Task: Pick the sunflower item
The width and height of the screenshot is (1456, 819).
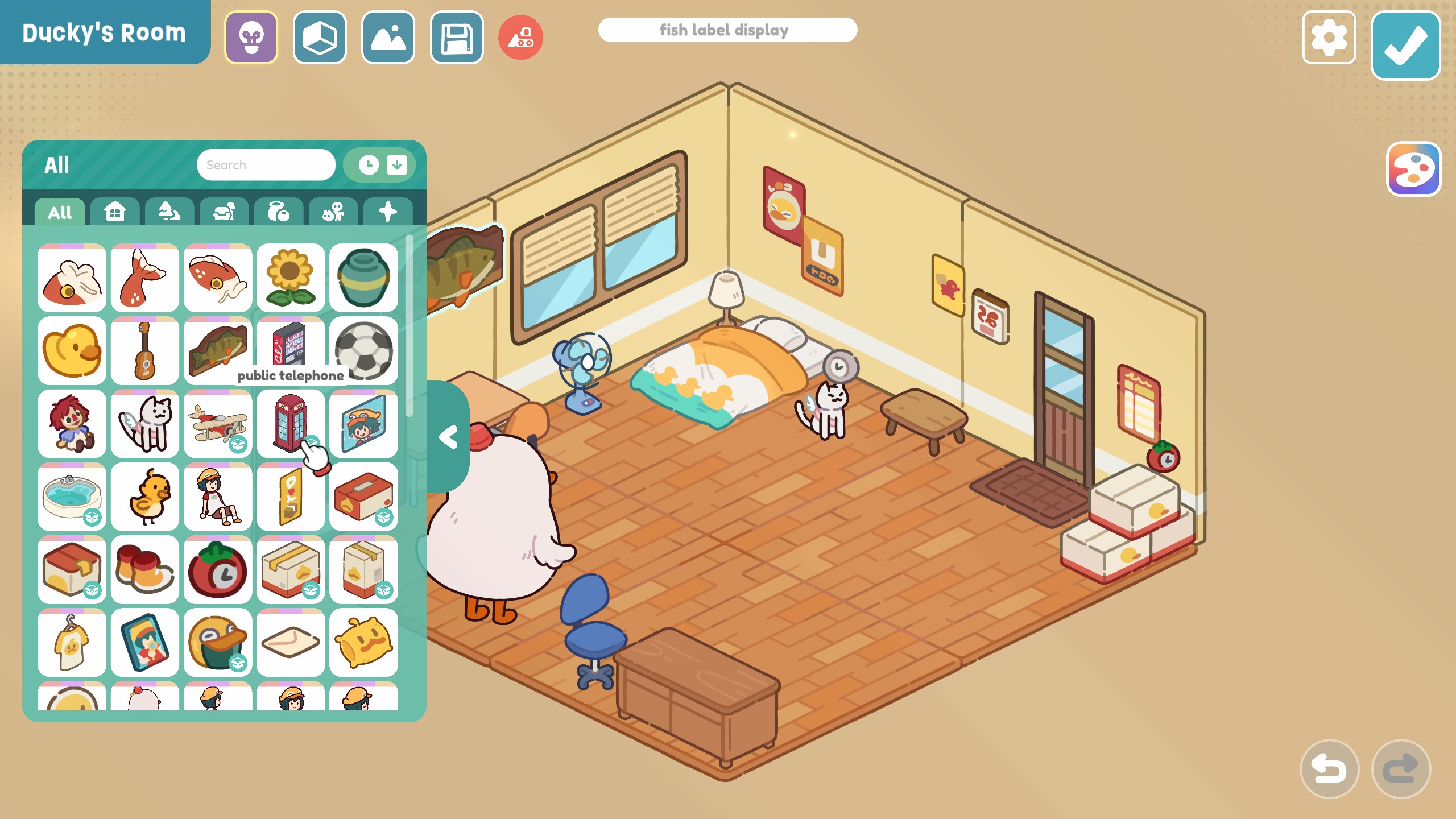Action: pos(290,278)
